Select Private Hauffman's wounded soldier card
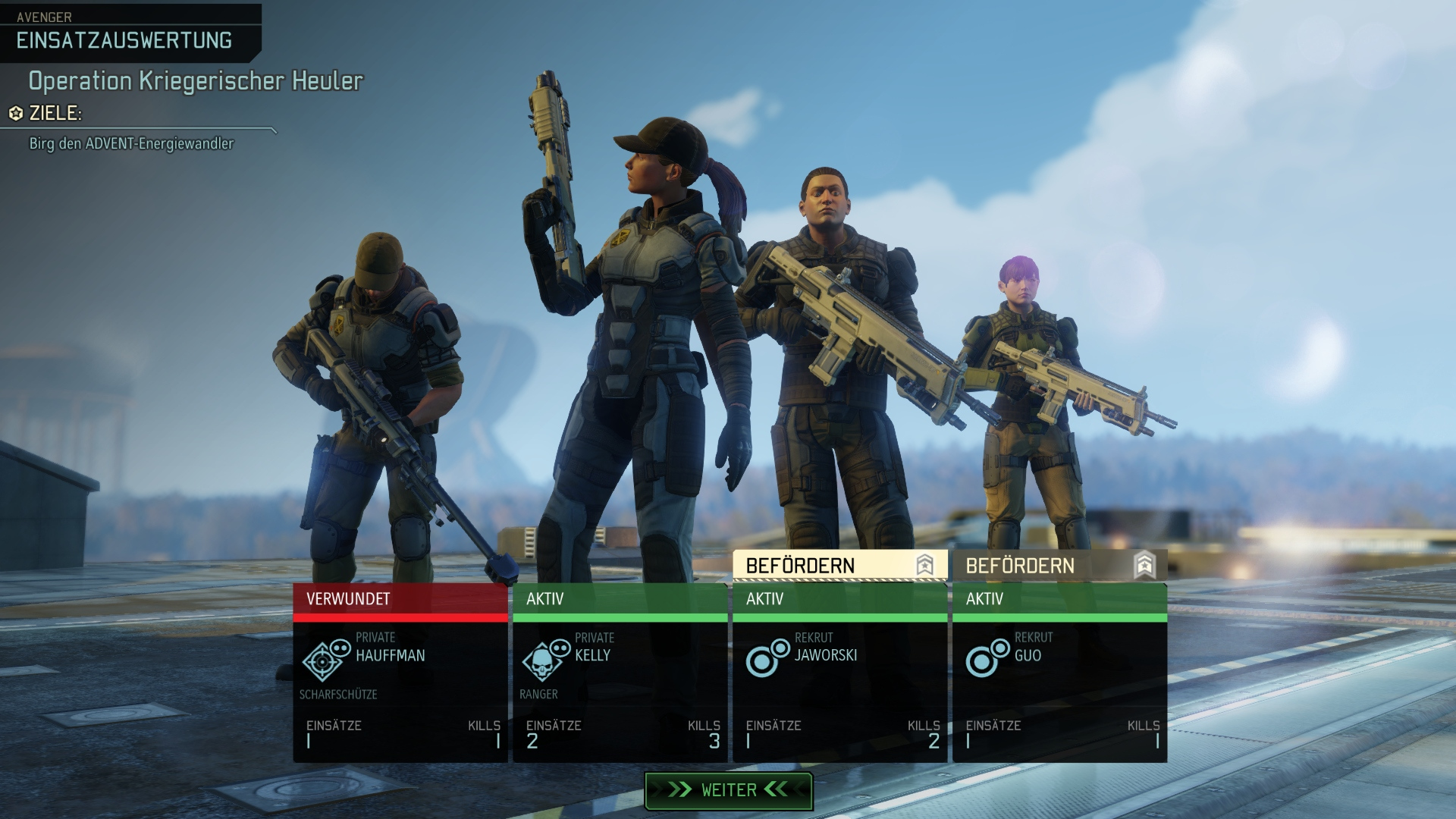 click(400, 675)
